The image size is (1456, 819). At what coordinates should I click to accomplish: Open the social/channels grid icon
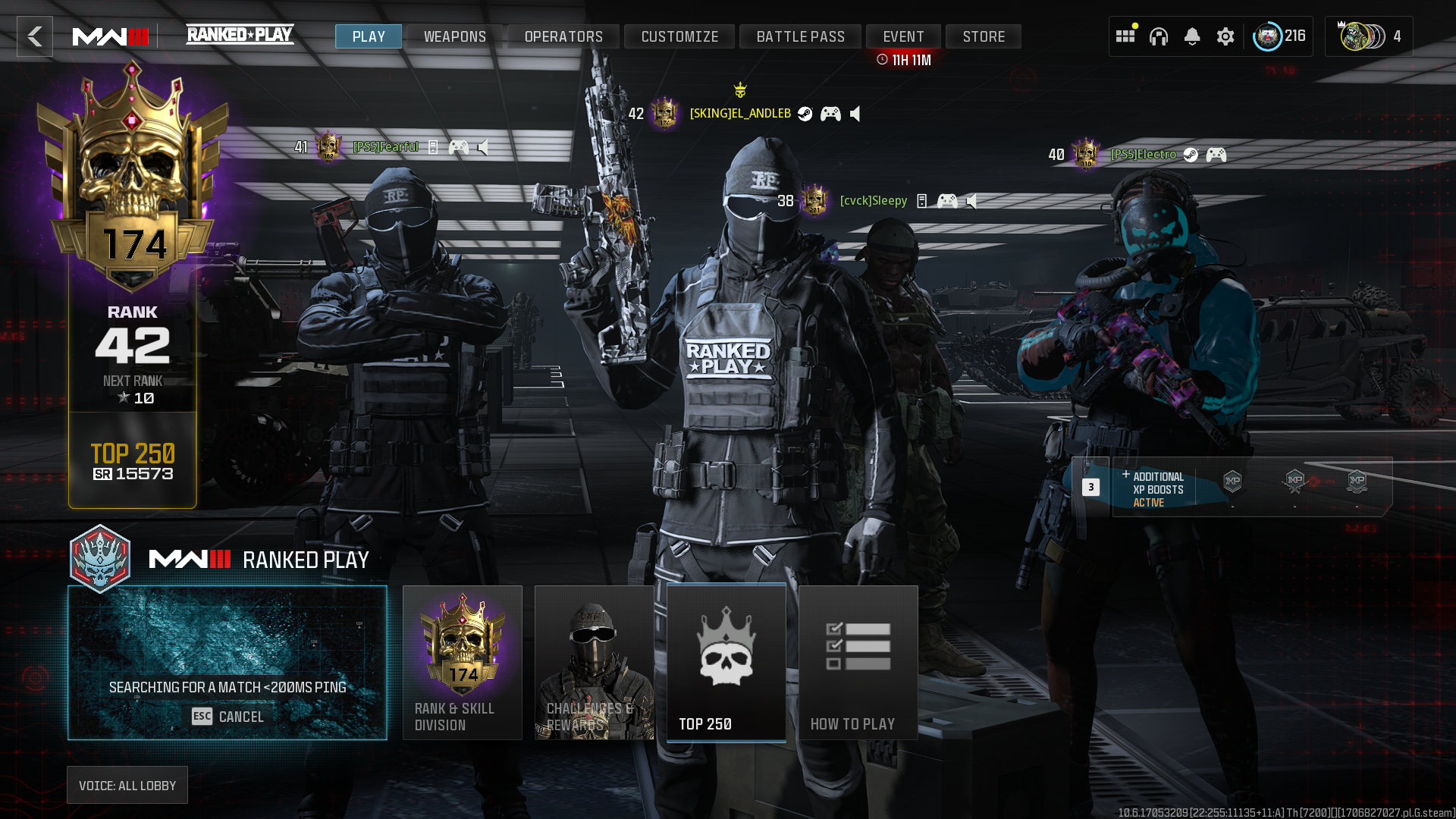1125,36
